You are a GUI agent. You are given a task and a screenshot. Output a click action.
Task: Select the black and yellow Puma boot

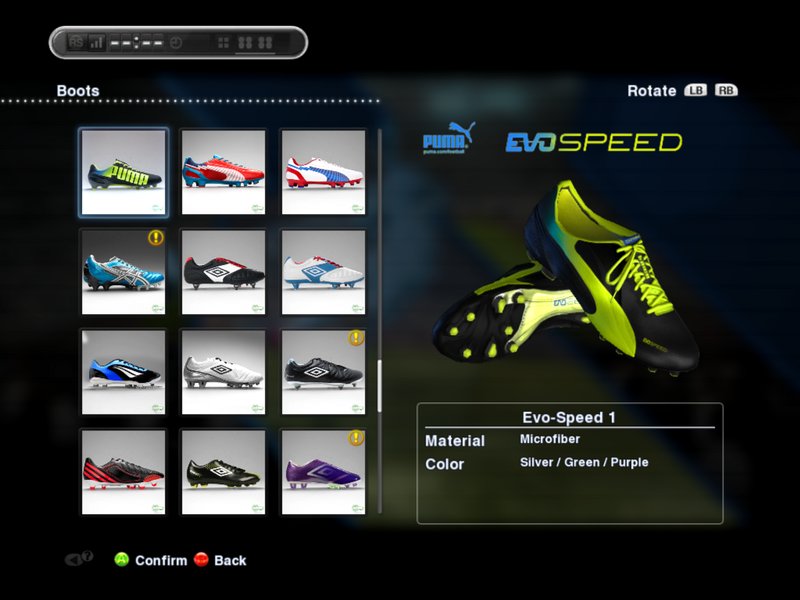123,172
